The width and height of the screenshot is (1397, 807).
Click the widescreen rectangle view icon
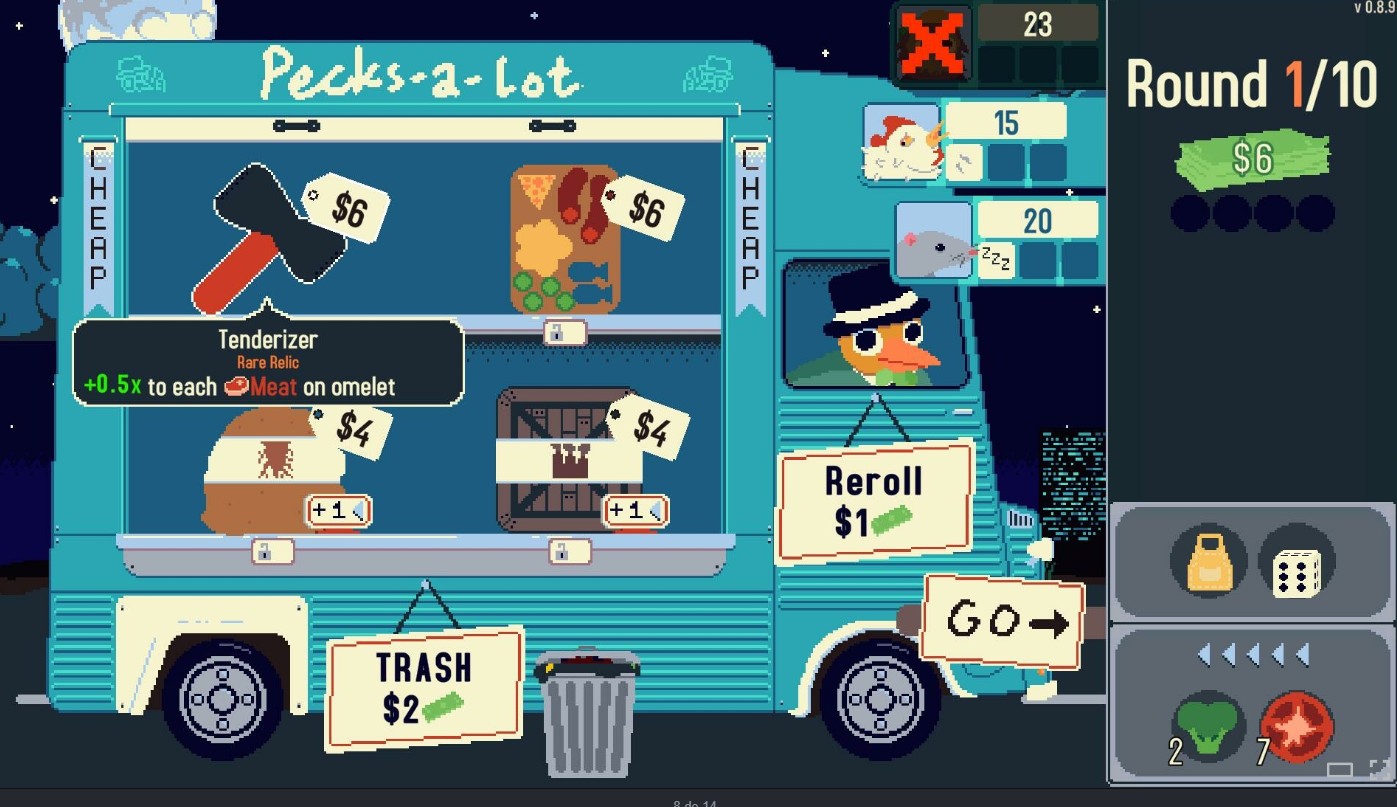pos(1340,769)
